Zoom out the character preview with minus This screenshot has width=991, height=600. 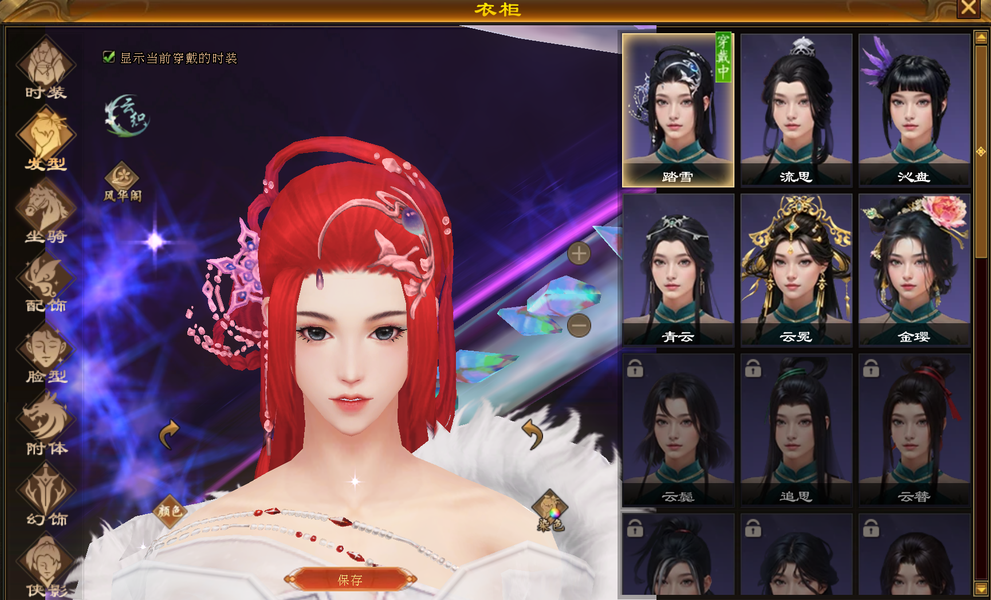(578, 325)
